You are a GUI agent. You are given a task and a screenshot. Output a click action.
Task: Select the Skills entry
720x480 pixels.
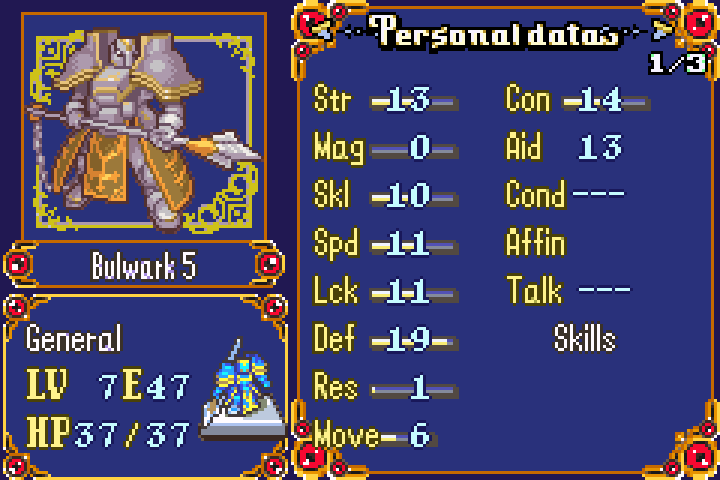tap(585, 338)
